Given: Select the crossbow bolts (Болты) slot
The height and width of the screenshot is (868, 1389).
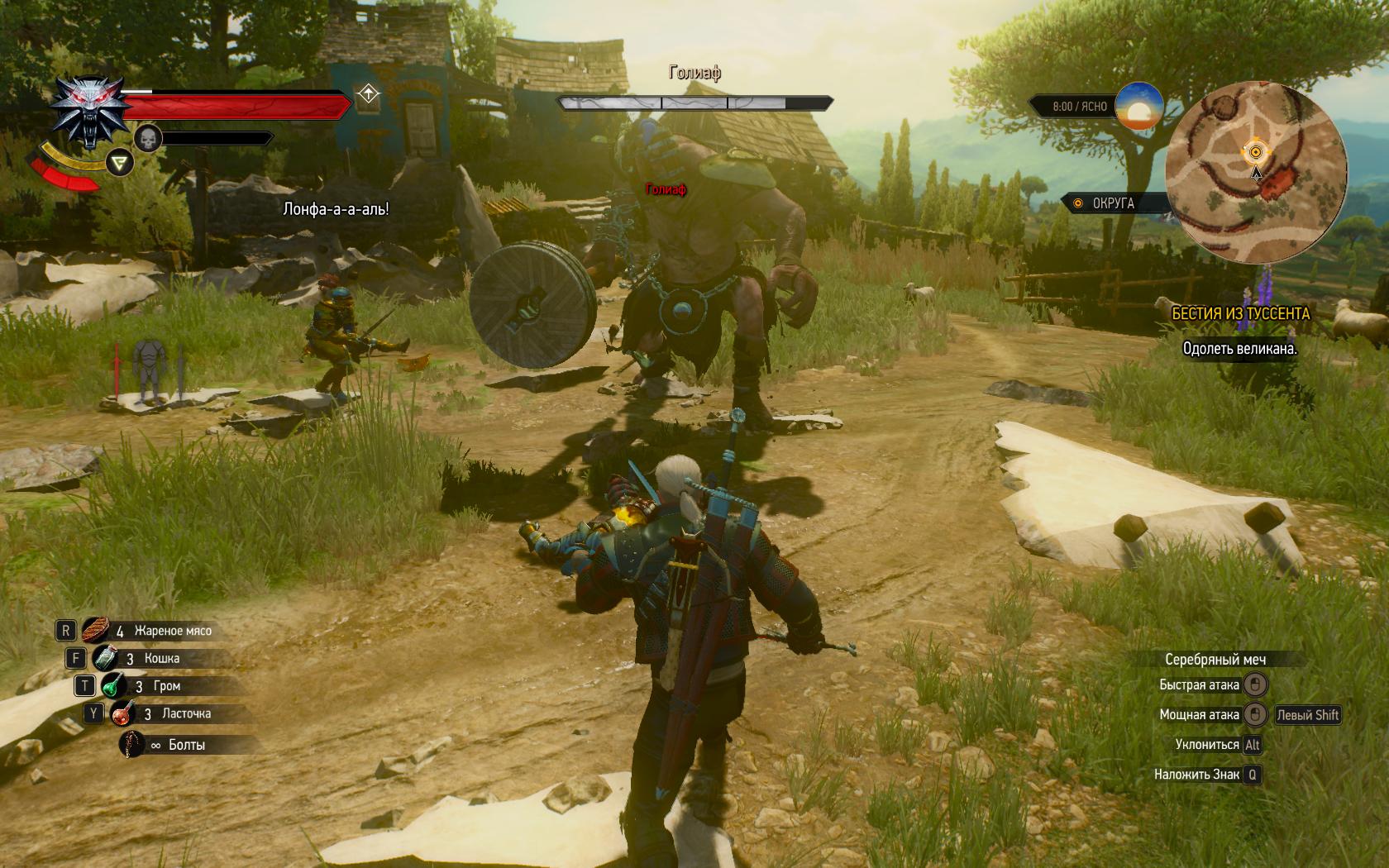Looking at the screenshot, I should pyautogui.click(x=132, y=745).
